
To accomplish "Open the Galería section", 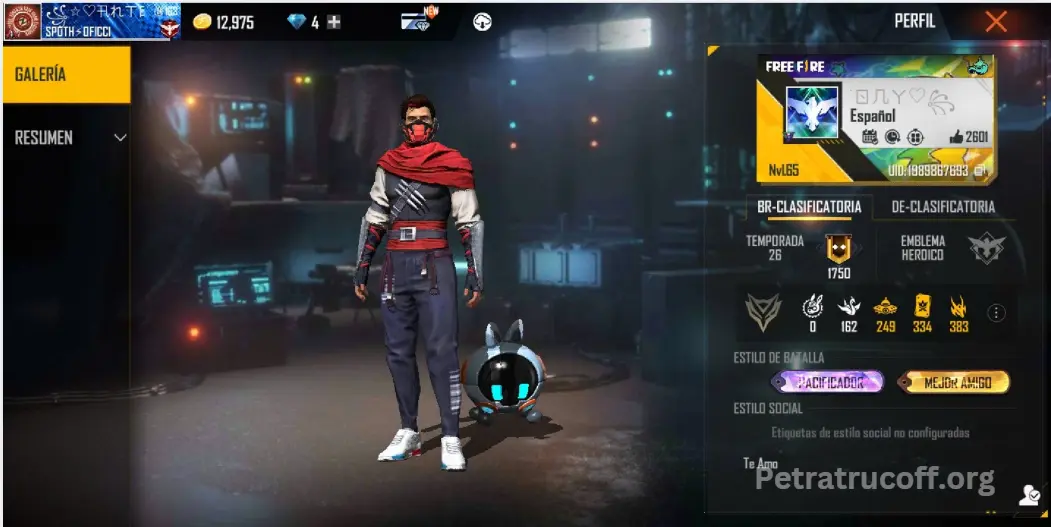I will point(66,75).
